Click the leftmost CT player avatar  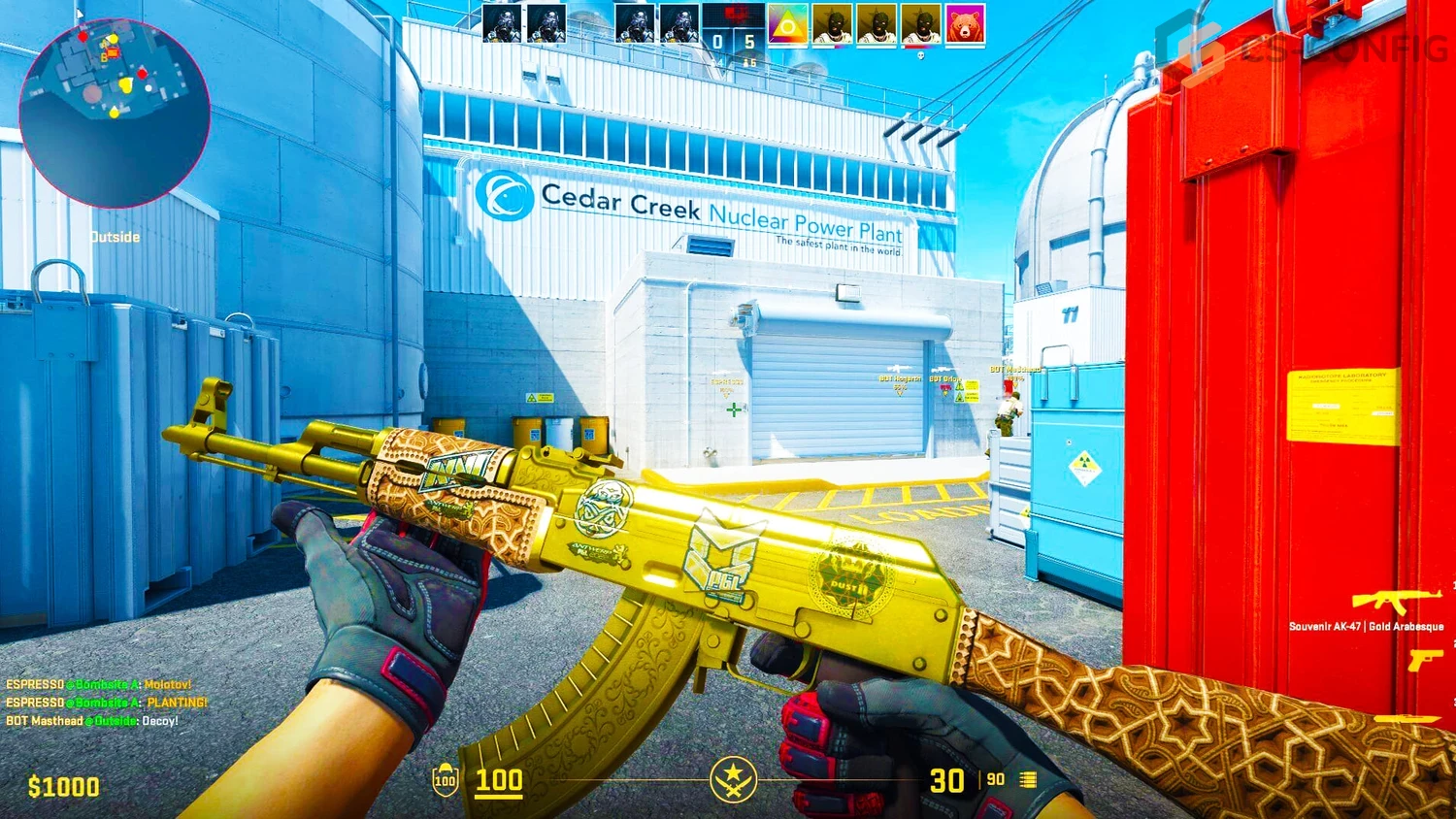(504, 23)
